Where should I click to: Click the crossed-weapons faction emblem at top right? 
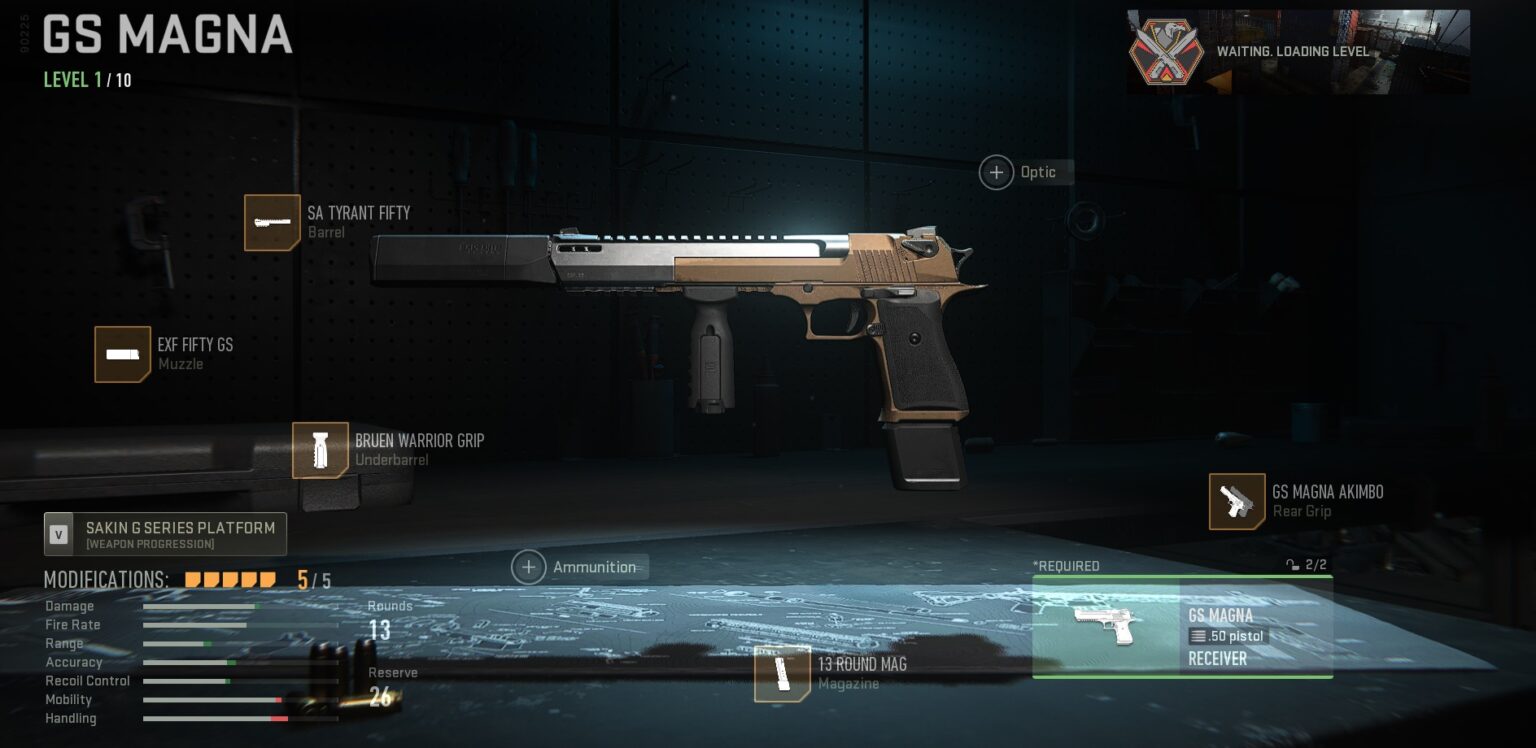[x=1165, y=52]
